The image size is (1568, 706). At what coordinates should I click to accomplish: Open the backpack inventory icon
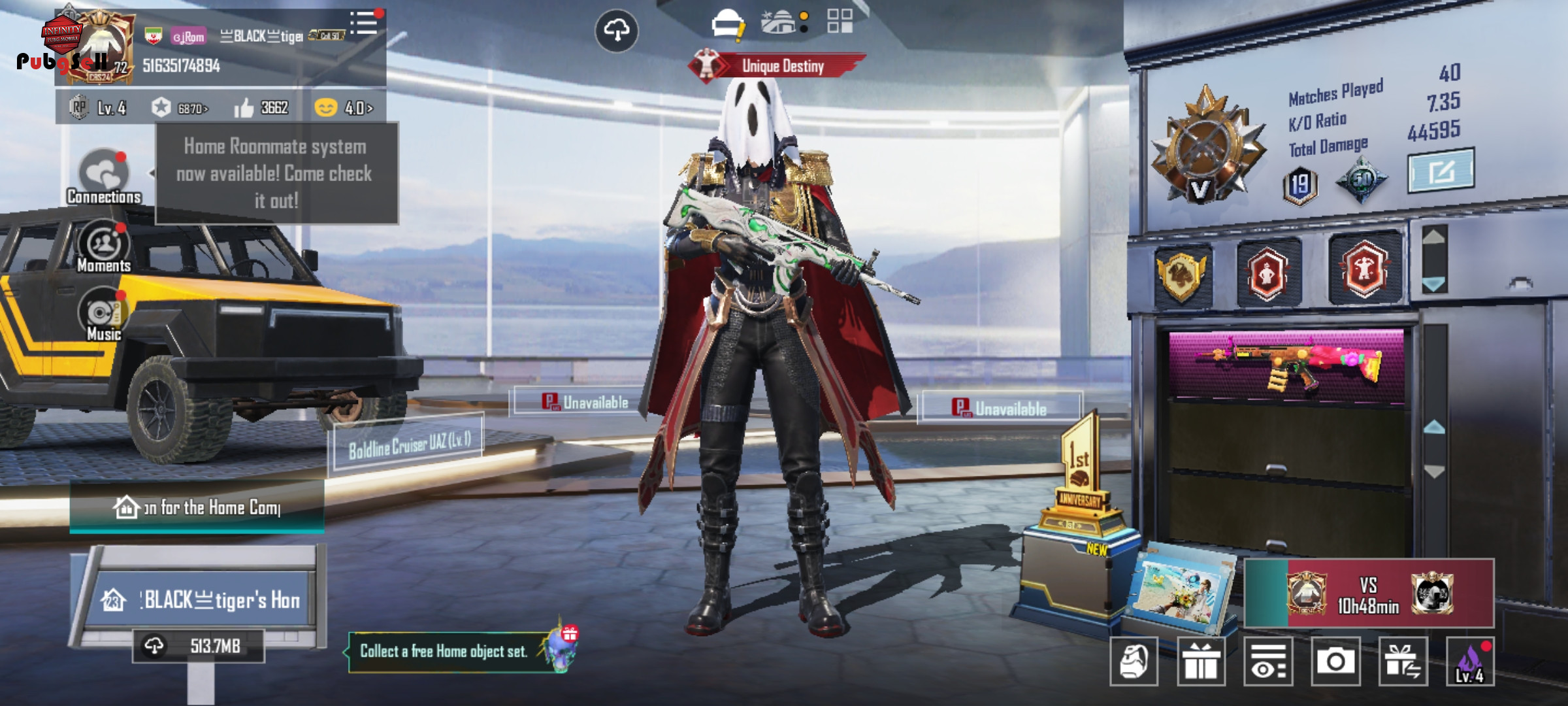click(1134, 662)
